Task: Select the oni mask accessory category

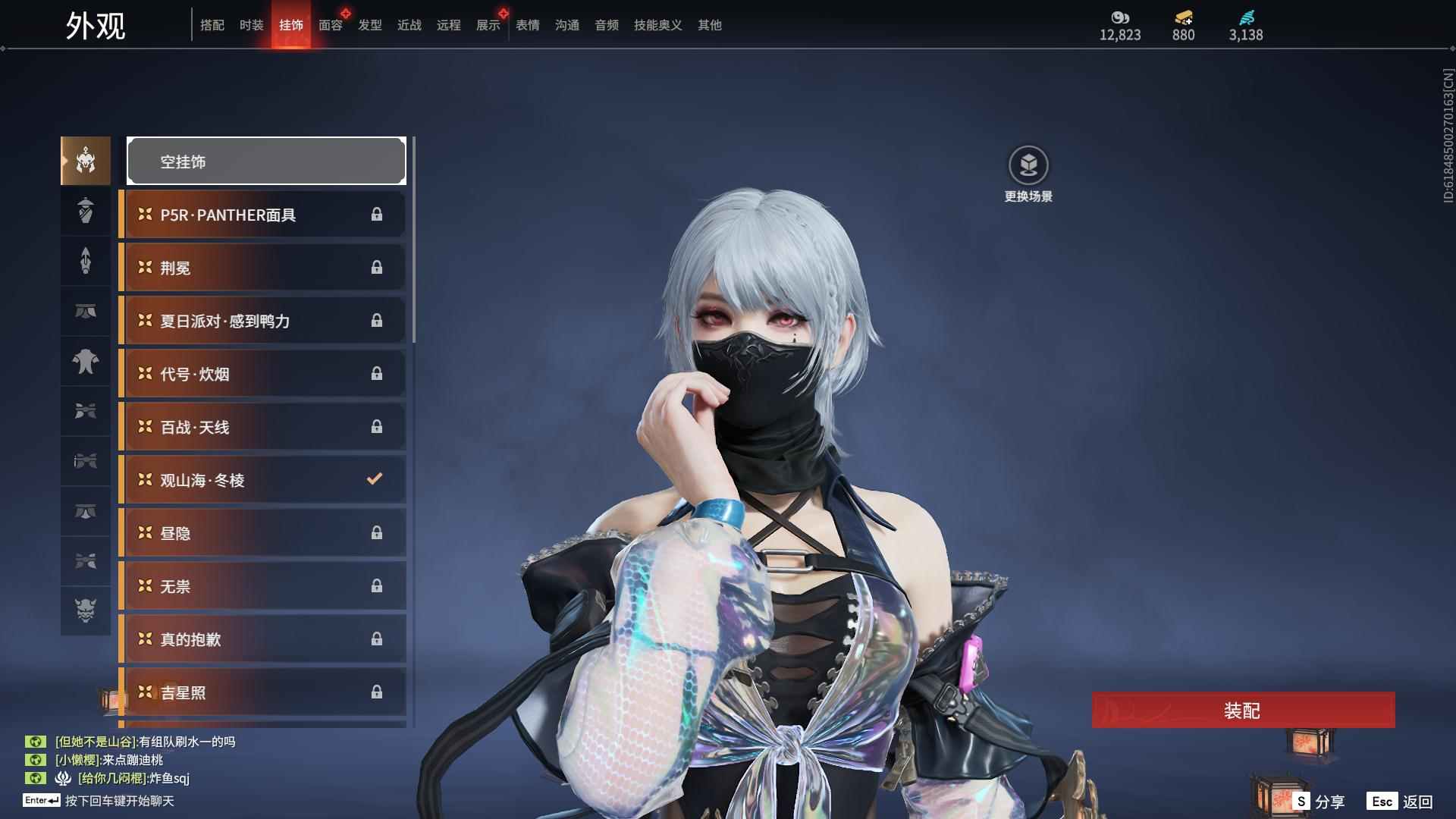Action: tap(86, 610)
